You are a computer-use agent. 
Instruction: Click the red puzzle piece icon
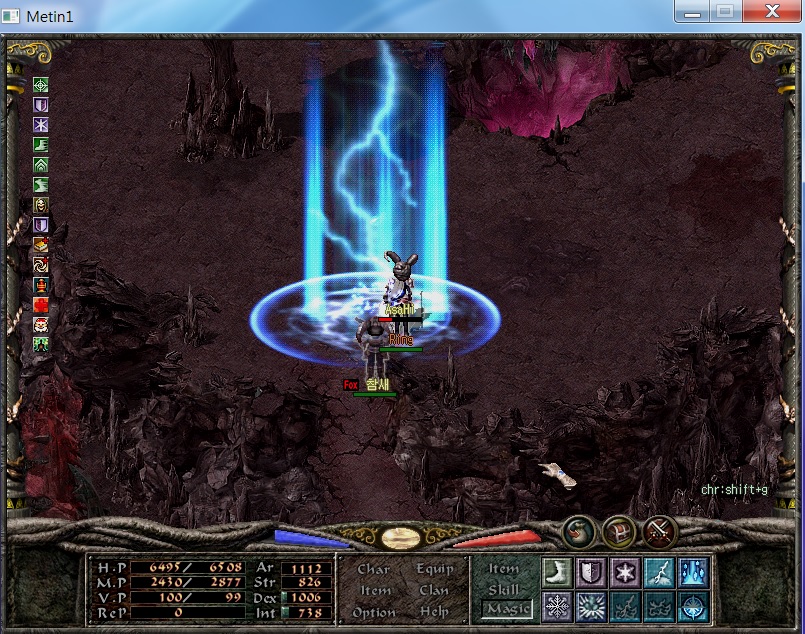(41, 305)
